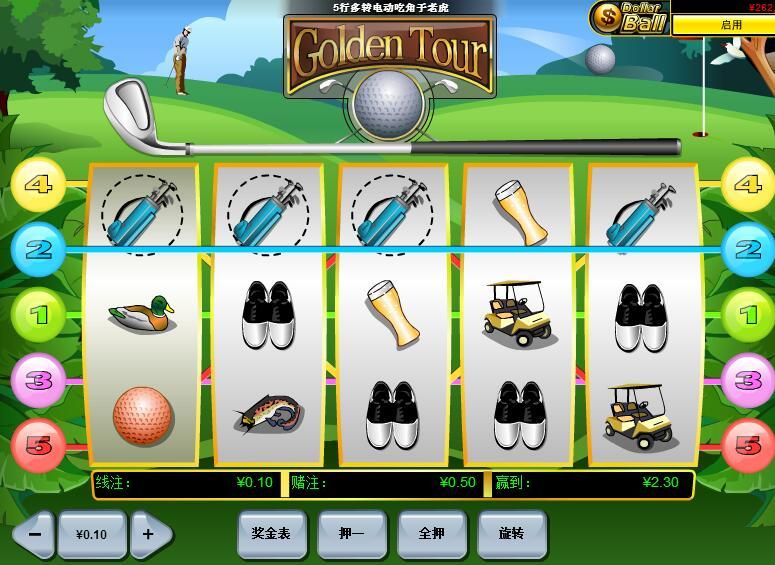775x565 pixels.
Task: Choose the 押一 bet one button
Action: coord(351,534)
